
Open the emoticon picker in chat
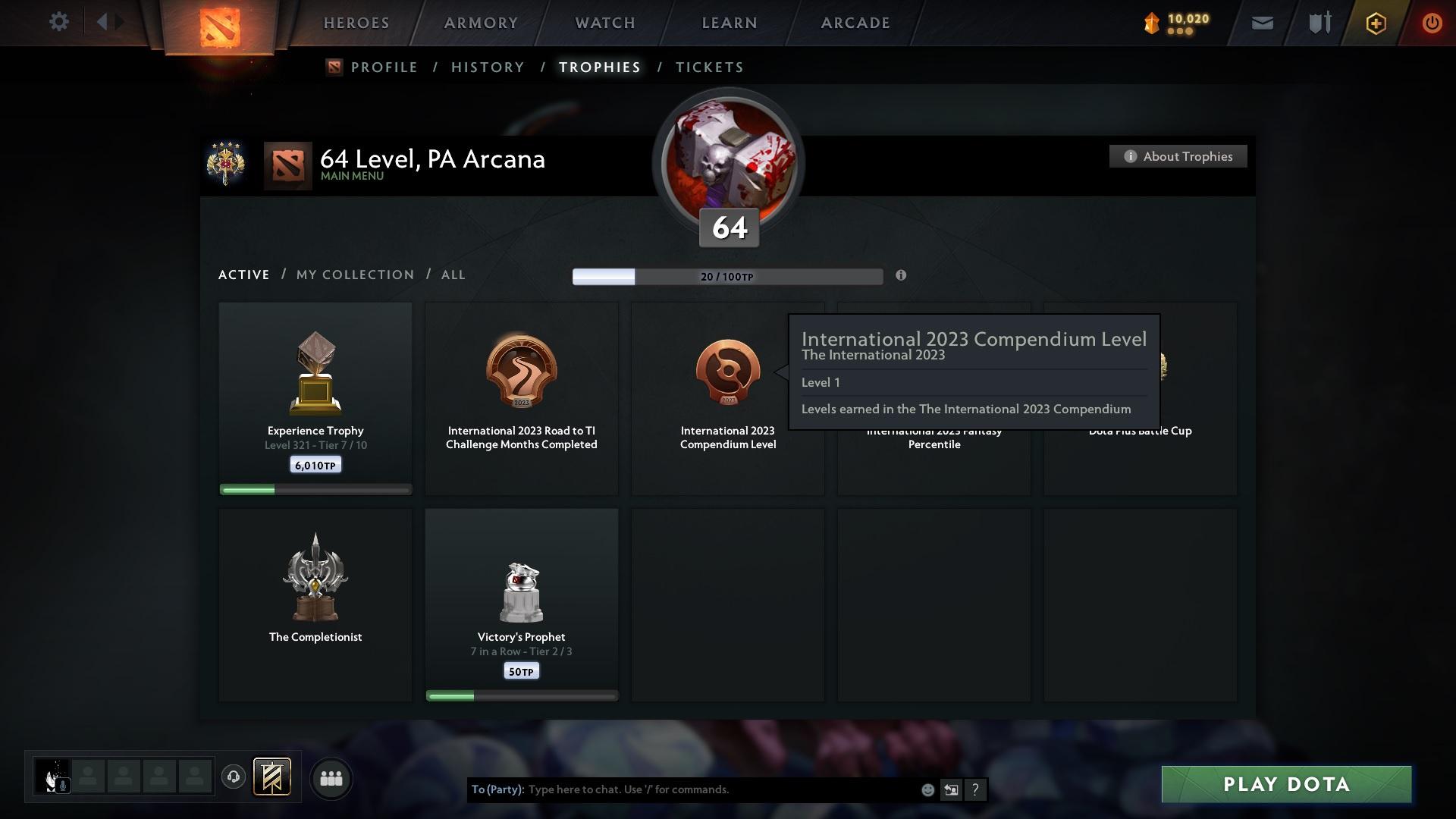(x=927, y=789)
